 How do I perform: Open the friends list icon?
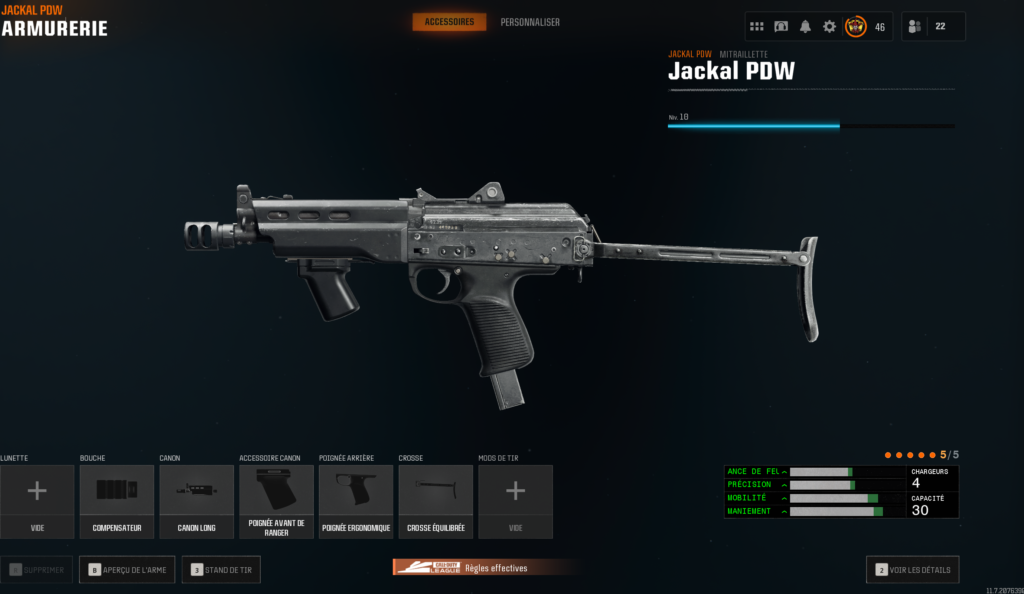914,27
